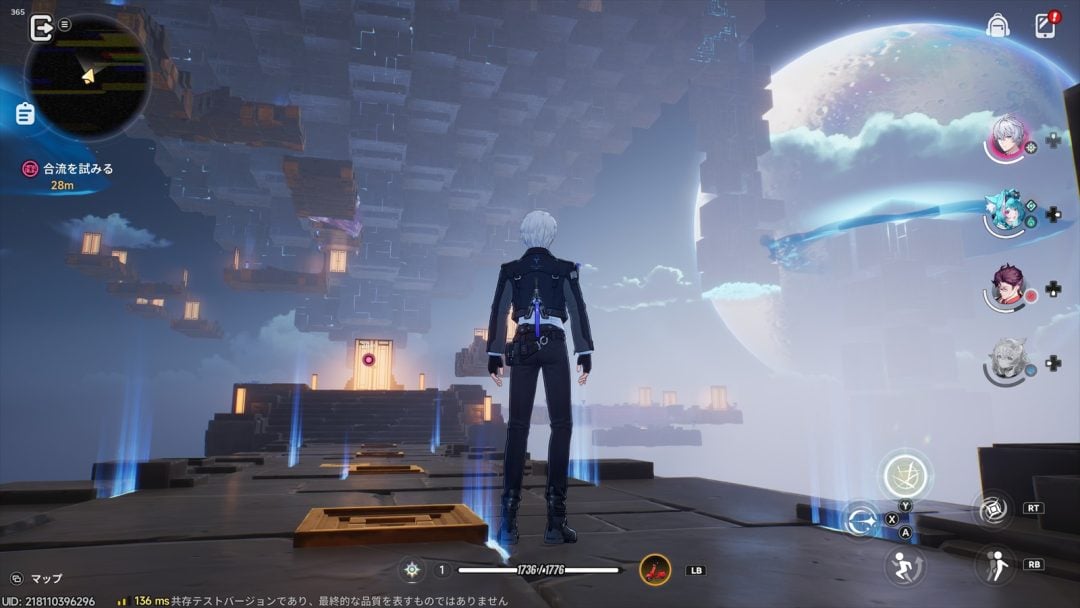The image size is (1080, 608).
Task: Summon the red scooter vehicle
Action: point(655,570)
